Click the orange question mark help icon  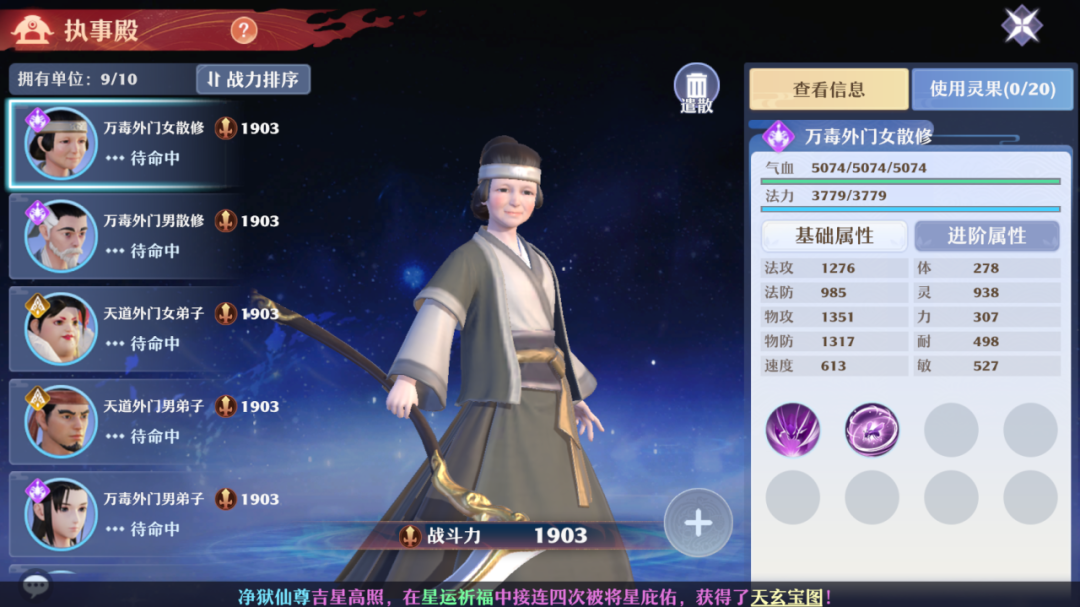[x=244, y=30]
